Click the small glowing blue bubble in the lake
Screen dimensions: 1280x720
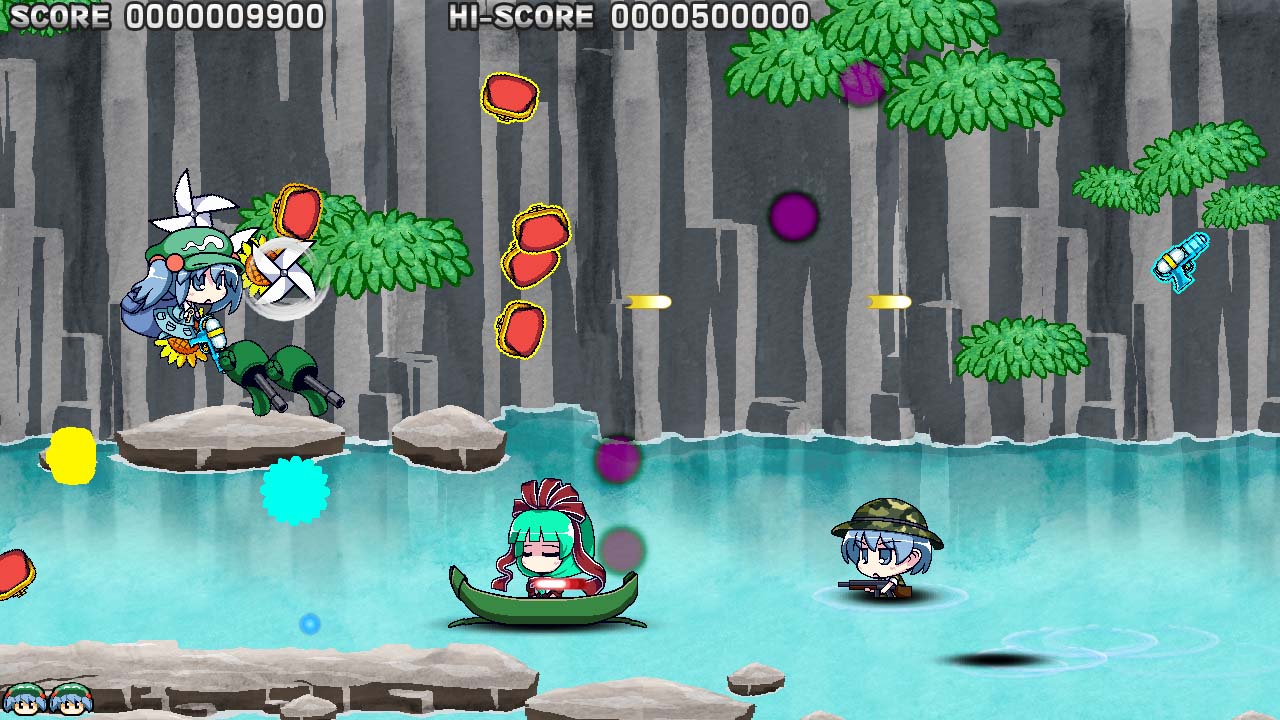coord(308,624)
